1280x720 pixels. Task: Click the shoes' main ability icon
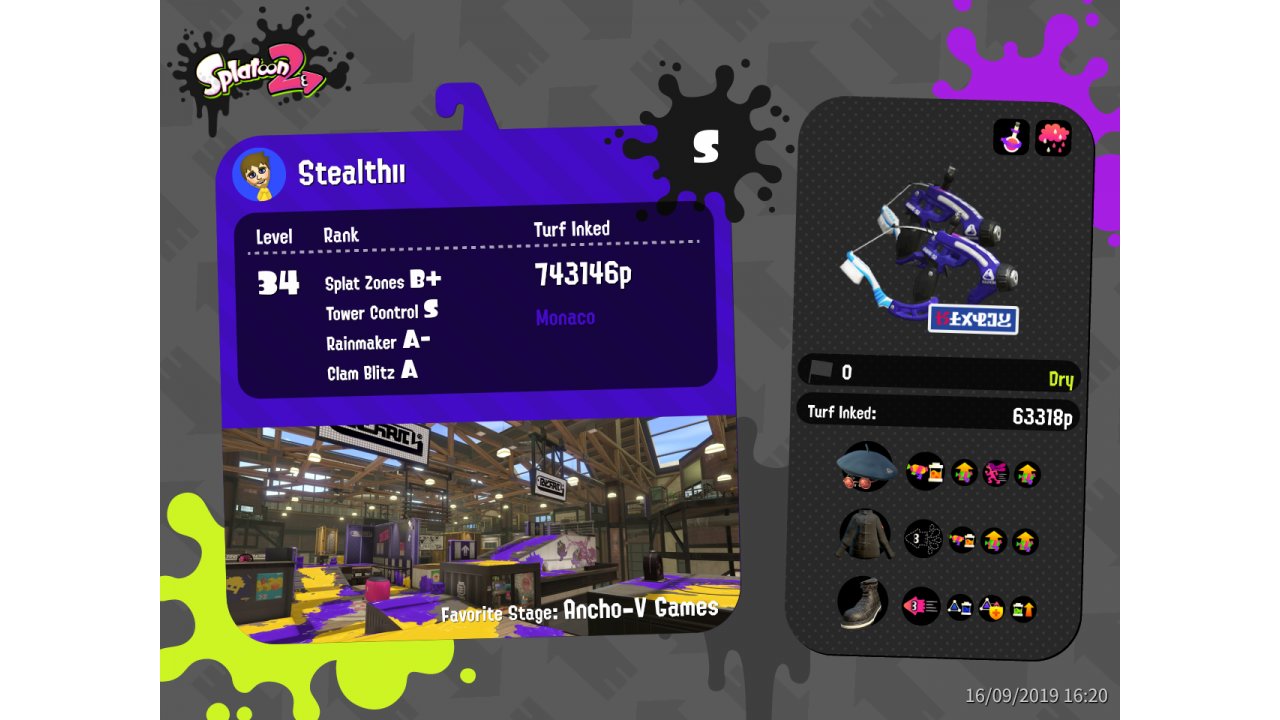tap(920, 606)
